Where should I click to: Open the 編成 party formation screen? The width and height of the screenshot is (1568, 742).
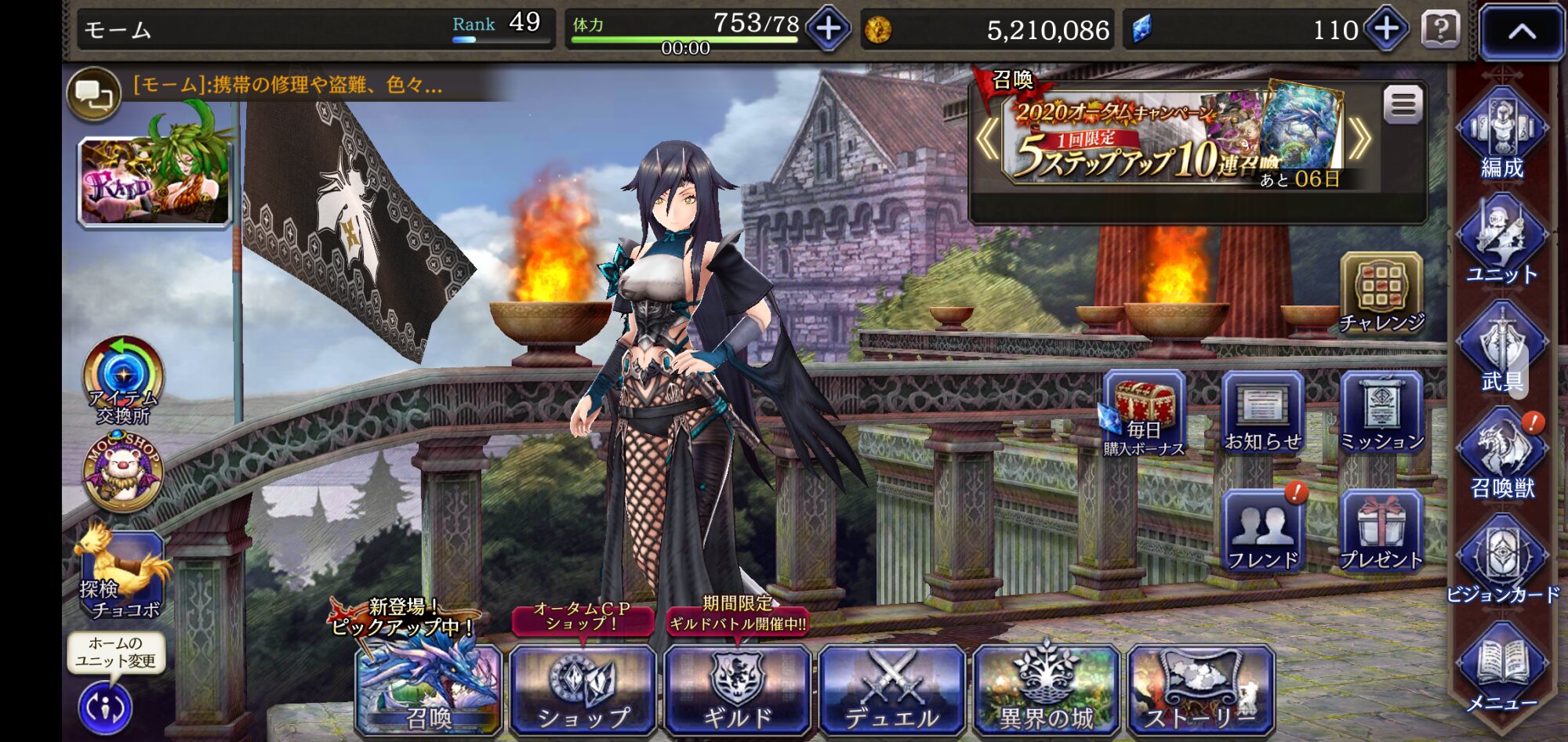click(1501, 134)
